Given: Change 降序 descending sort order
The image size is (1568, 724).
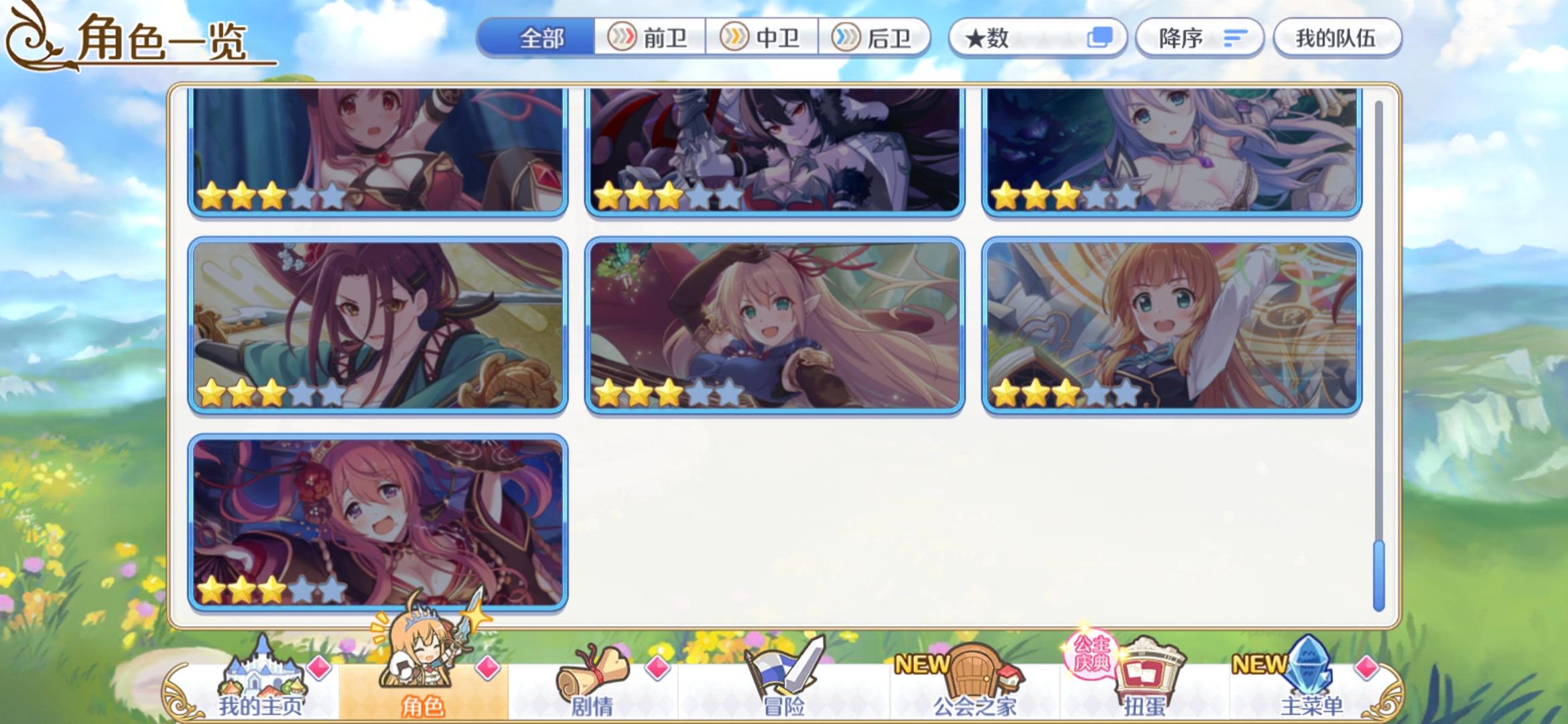Looking at the screenshot, I should [x=1199, y=38].
